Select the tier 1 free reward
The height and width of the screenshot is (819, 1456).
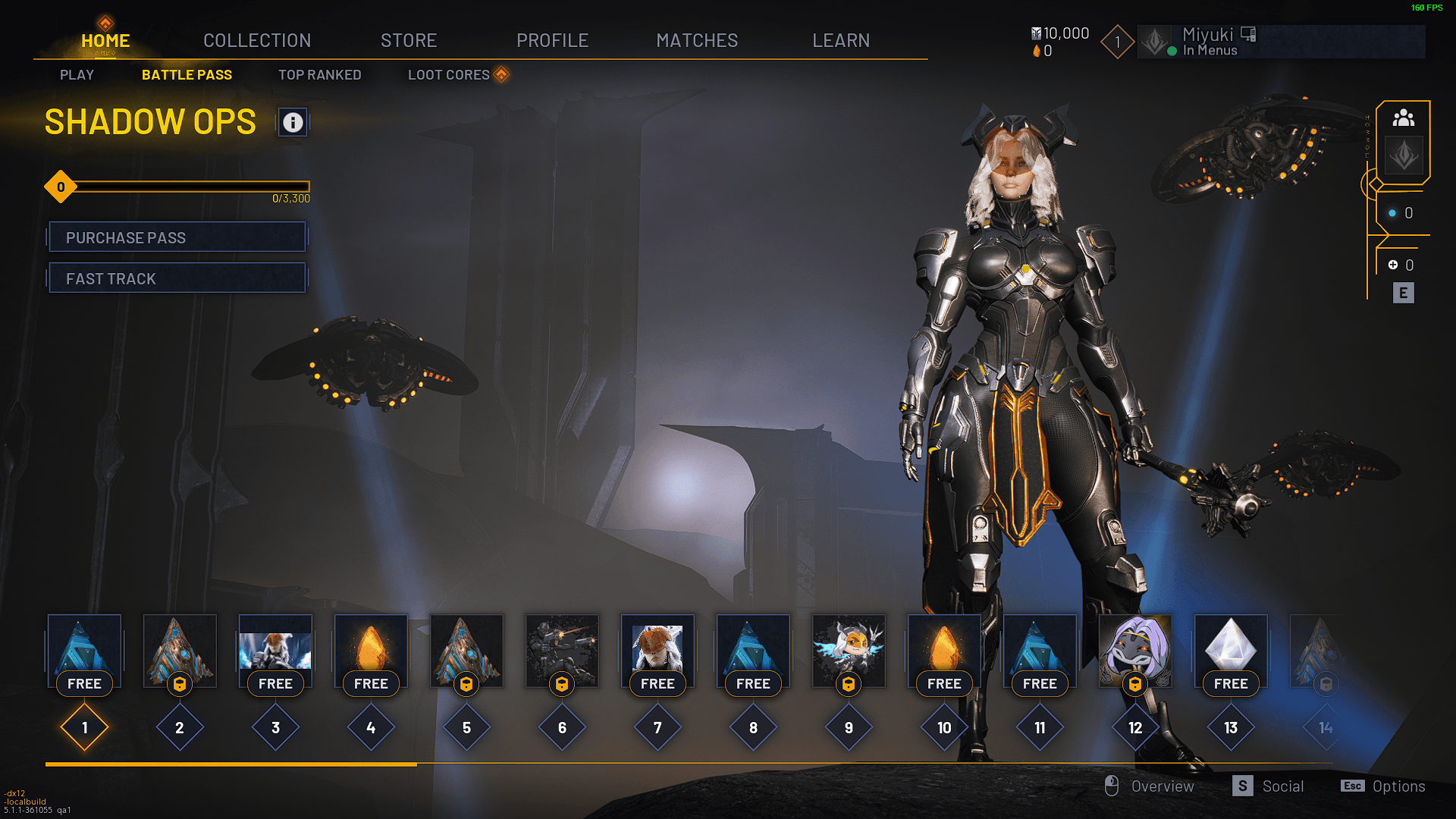[84, 650]
